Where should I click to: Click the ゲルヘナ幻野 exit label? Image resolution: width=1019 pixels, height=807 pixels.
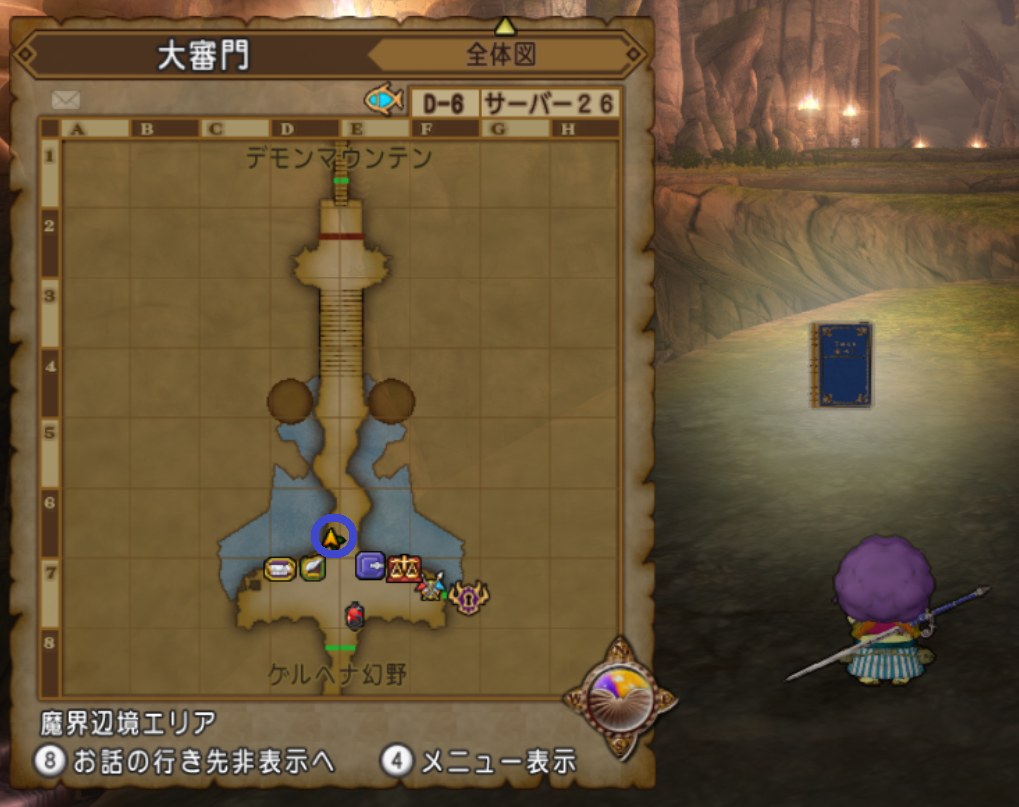tap(338, 674)
